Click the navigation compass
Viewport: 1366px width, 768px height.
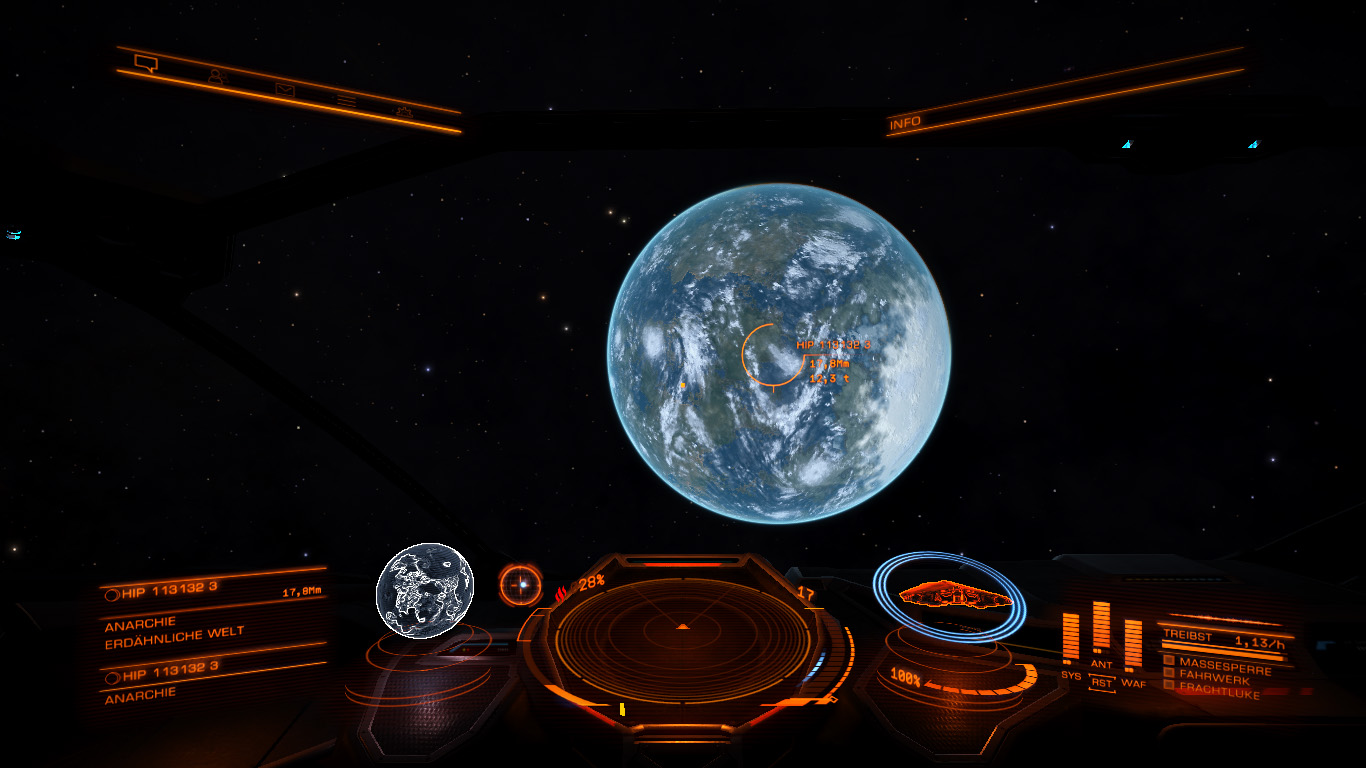[520, 584]
